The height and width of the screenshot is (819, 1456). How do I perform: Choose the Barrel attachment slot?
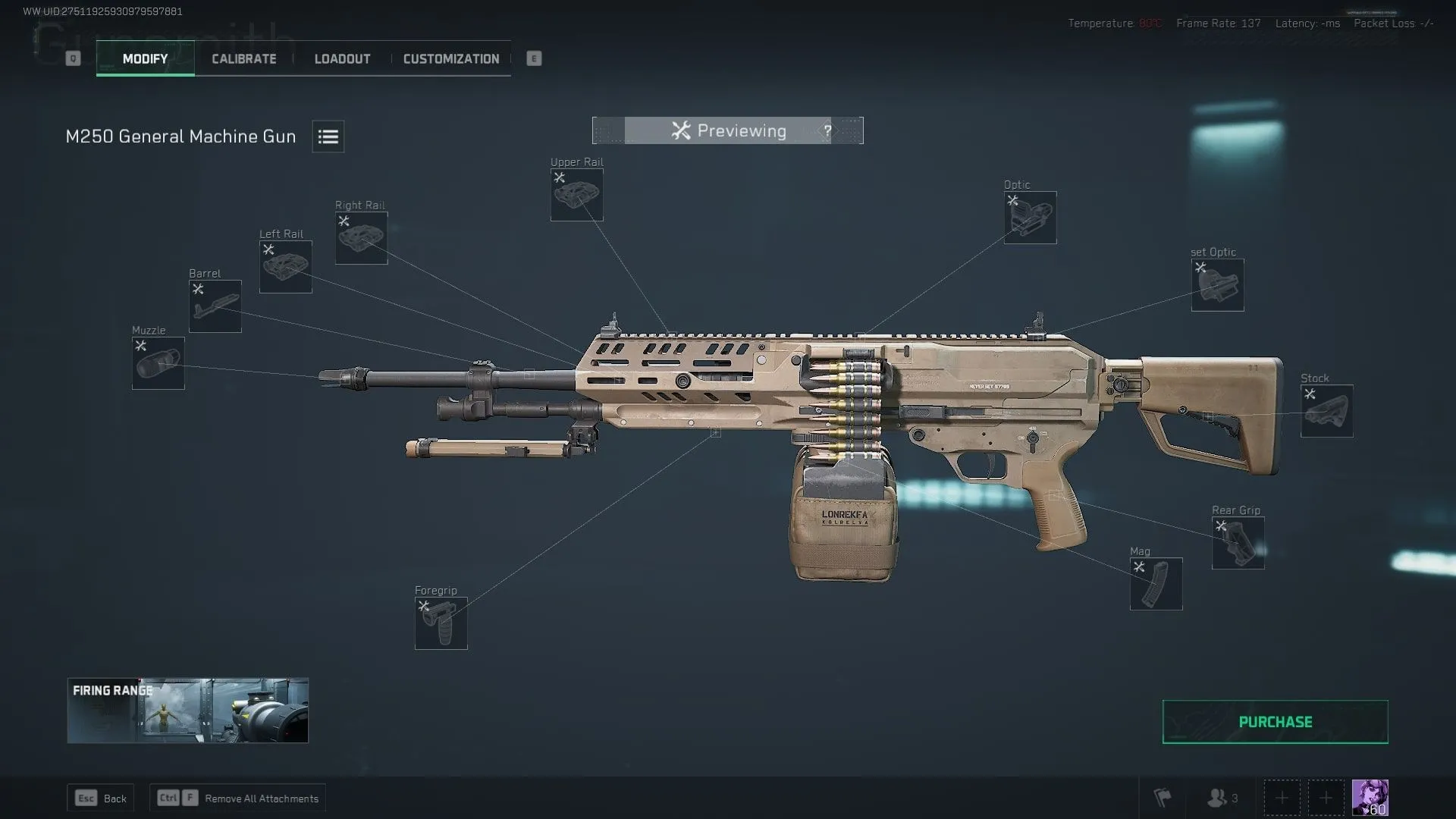click(x=215, y=306)
